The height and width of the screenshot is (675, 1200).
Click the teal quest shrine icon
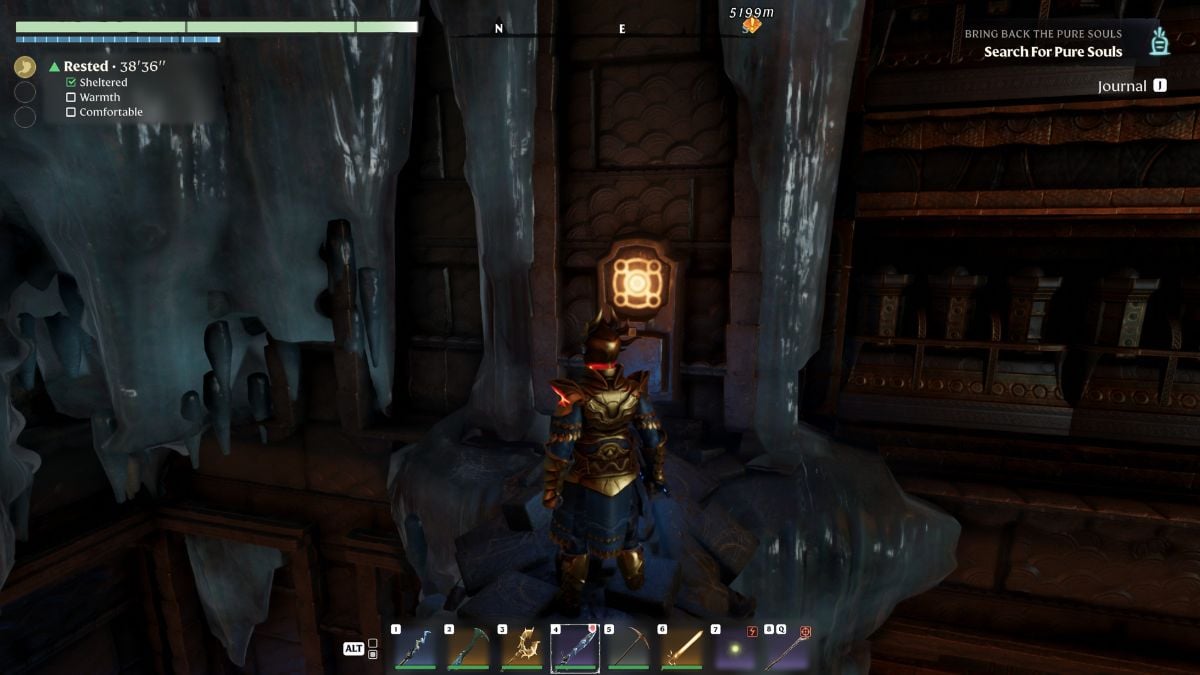1160,42
